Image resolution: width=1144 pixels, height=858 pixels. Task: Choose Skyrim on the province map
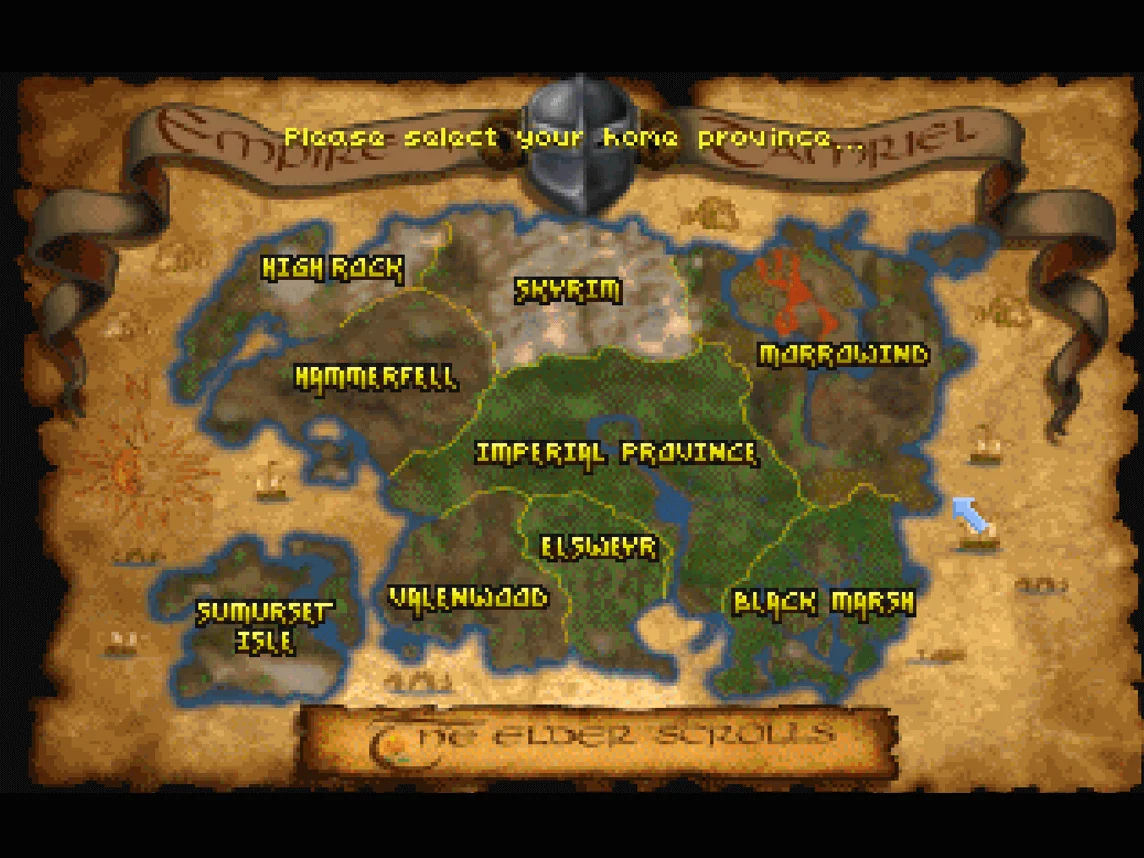click(x=568, y=290)
